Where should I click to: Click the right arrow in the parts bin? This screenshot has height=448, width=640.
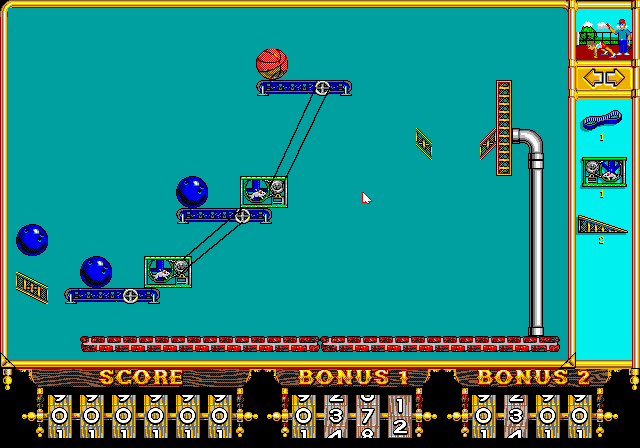click(614, 77)
